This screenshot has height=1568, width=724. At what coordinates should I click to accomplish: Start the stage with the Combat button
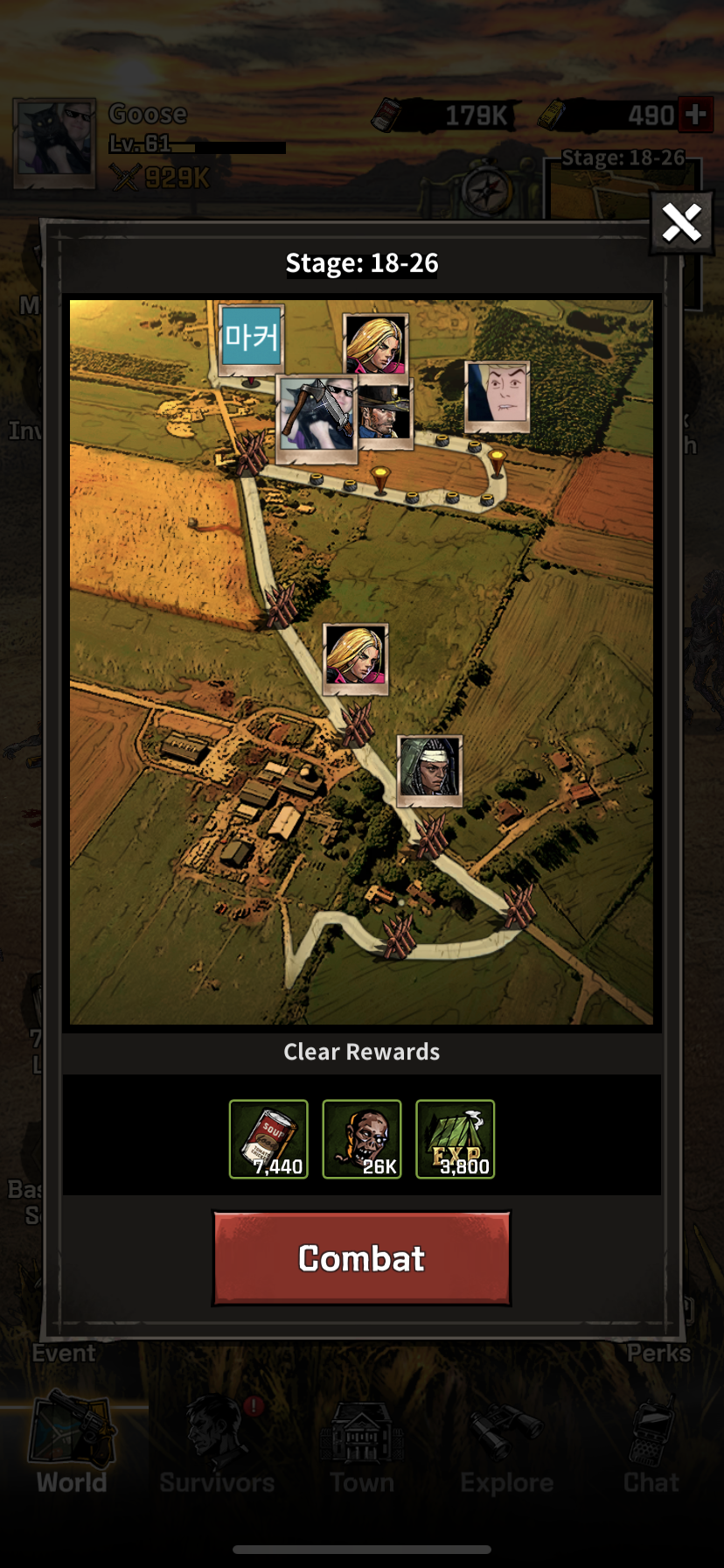(x=361, y=1258)
